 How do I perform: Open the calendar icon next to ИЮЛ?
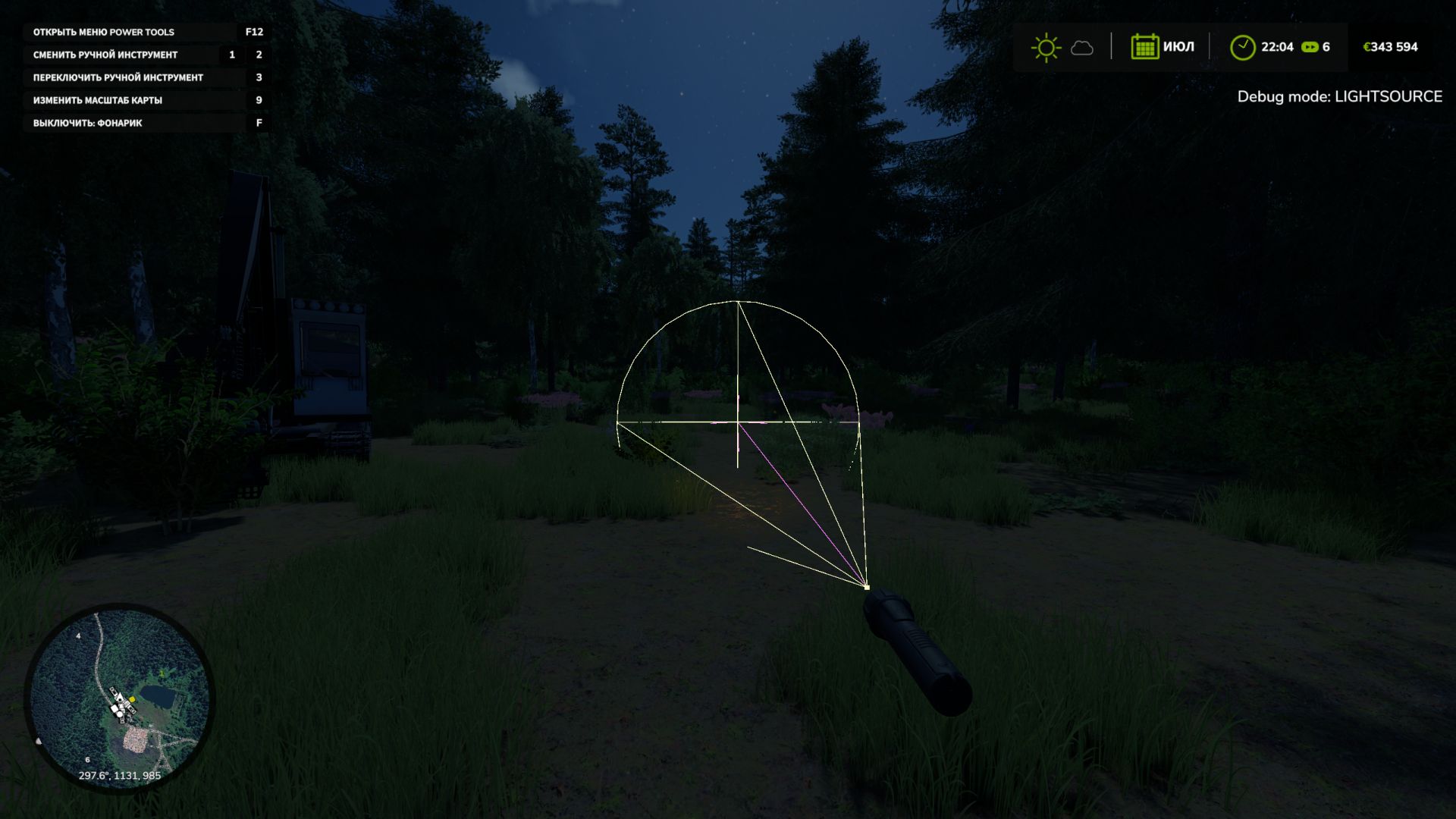pos(1145,46)
